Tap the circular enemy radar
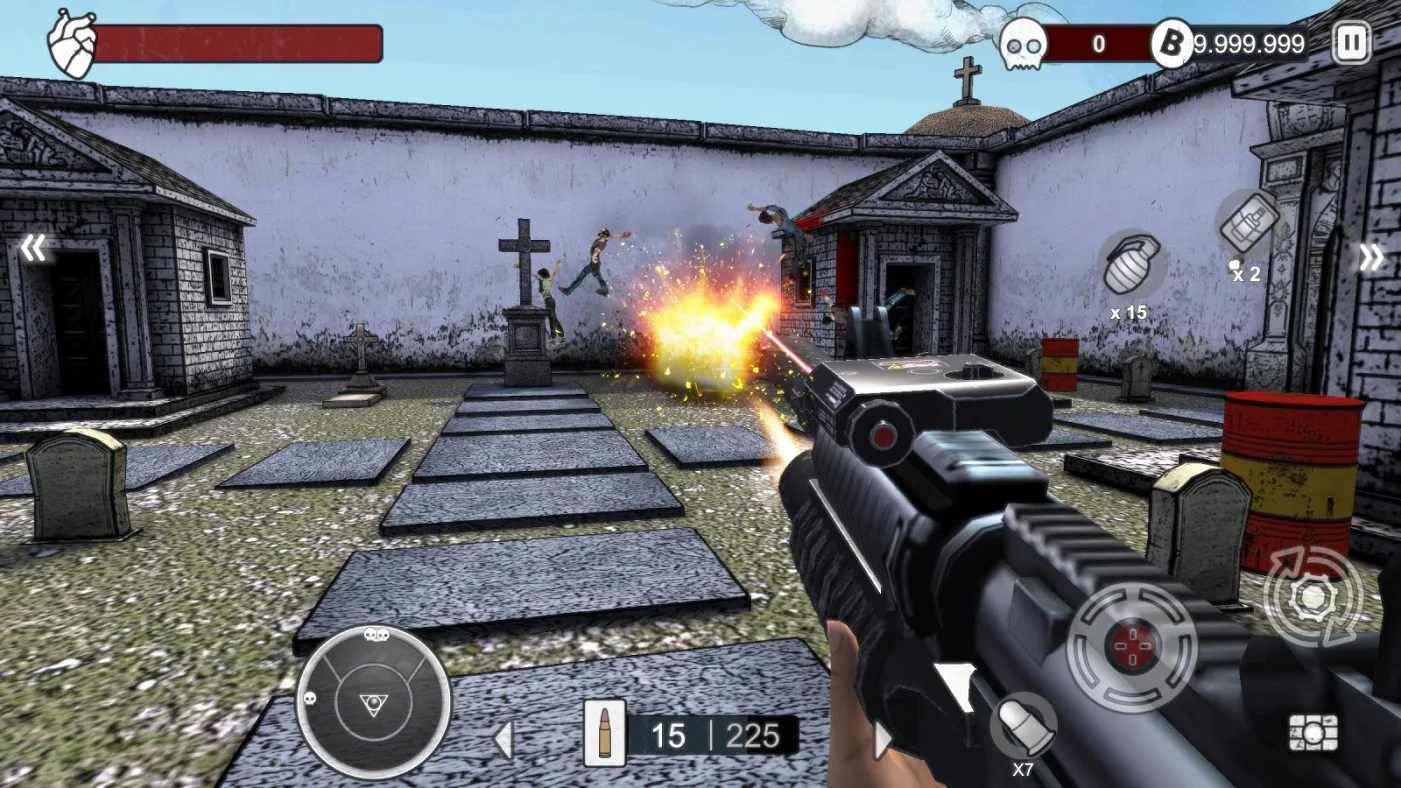The image size is (1401, 788). pos(373,703)
